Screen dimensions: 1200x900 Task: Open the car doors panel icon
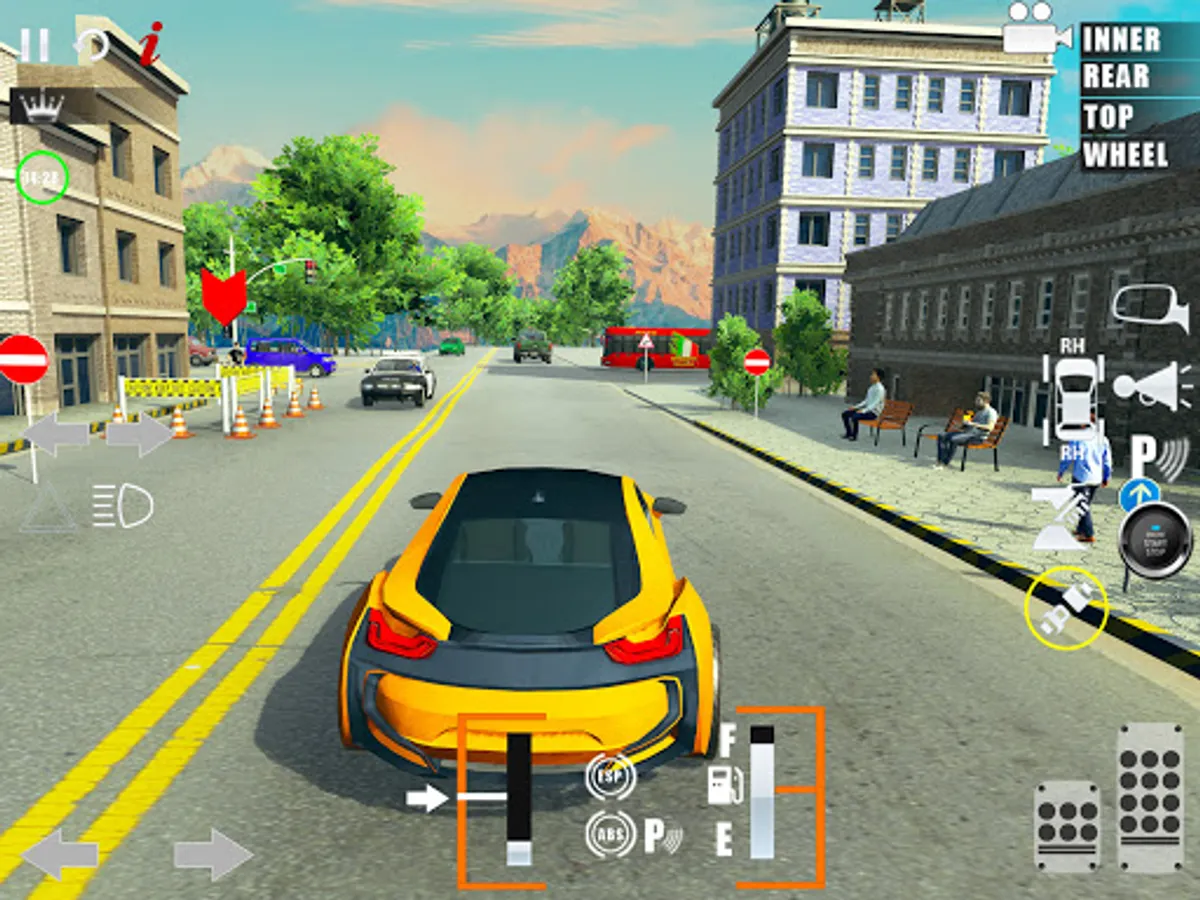pyautogui.click(x=1075, y=400)
